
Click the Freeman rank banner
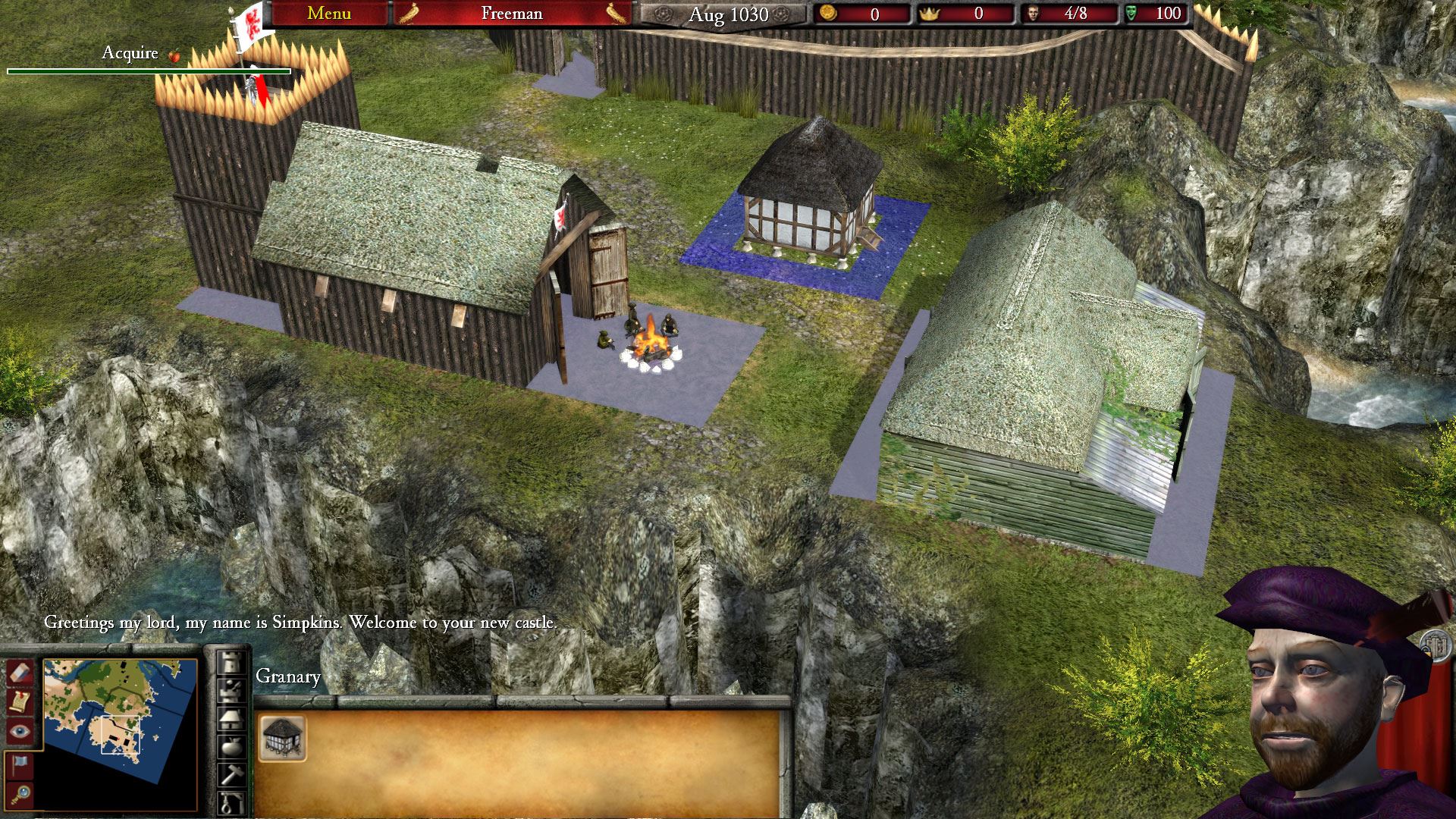[512, 14]
